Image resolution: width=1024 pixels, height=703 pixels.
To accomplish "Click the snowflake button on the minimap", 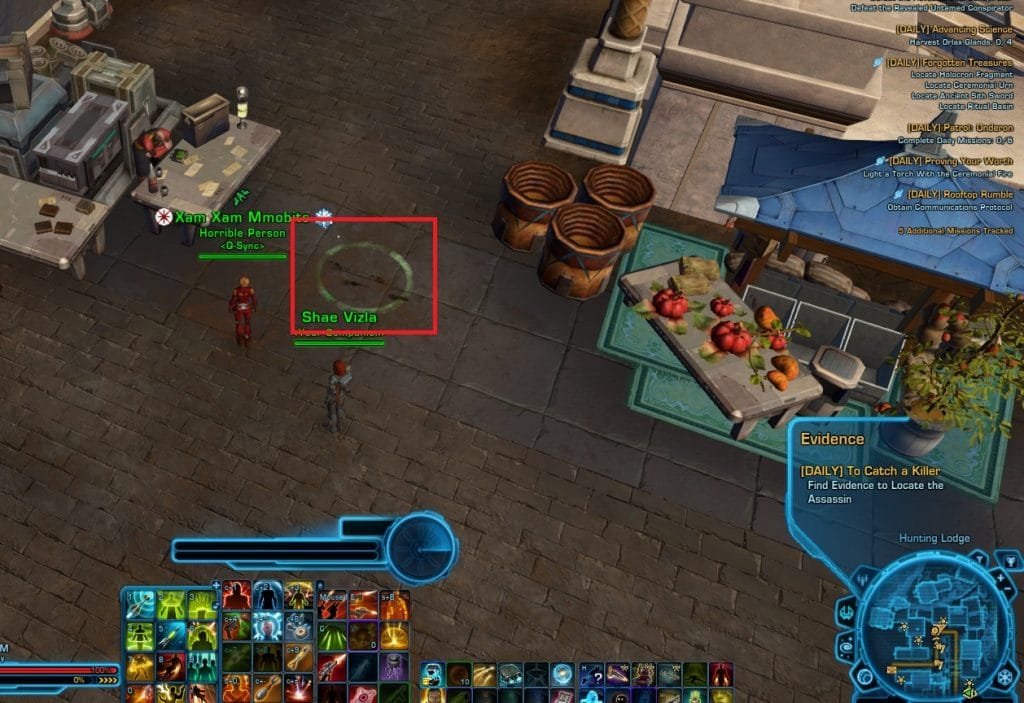I will coord(1003,677).
